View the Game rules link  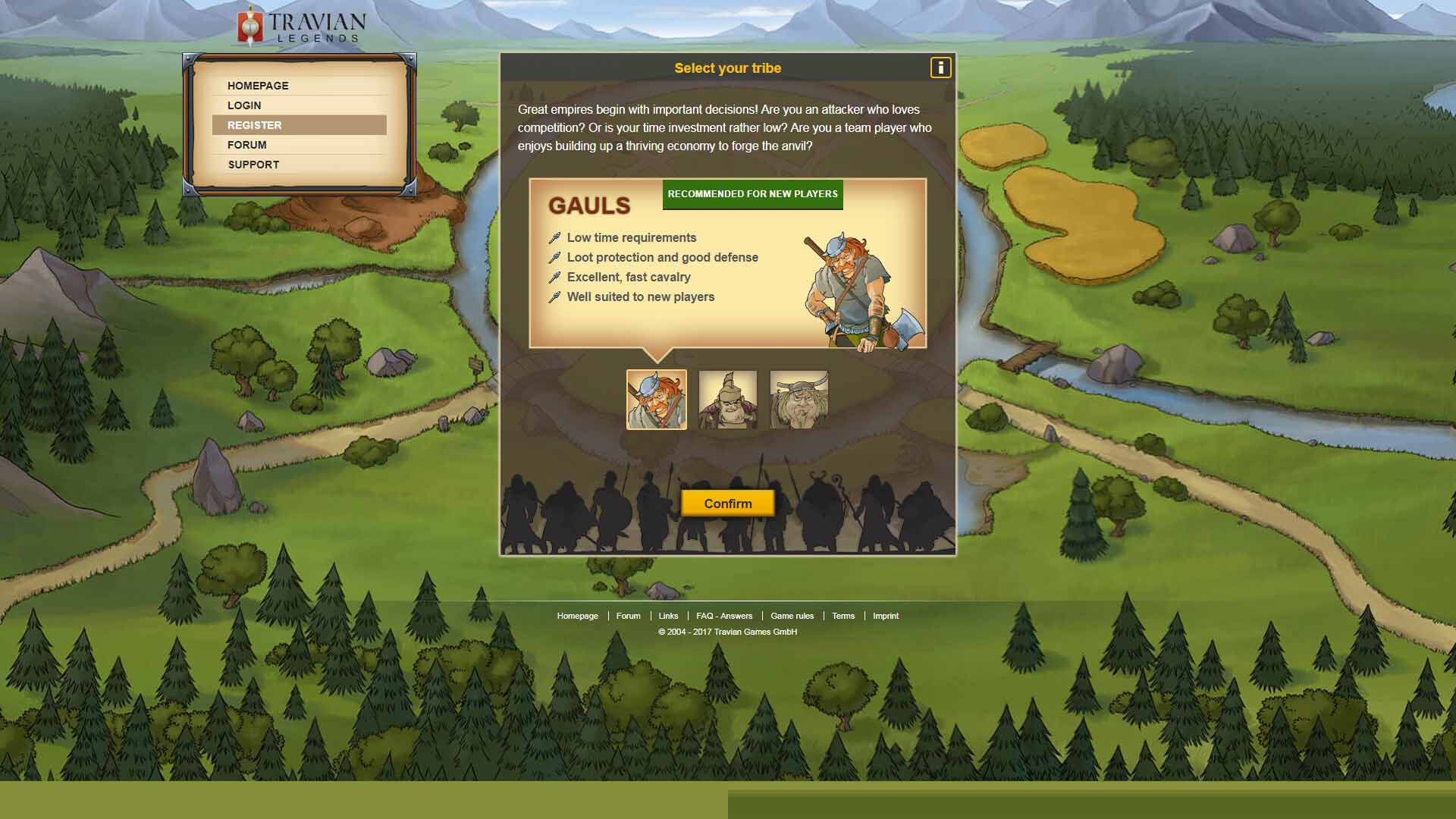pyautogui.click(x=792, y=616)
